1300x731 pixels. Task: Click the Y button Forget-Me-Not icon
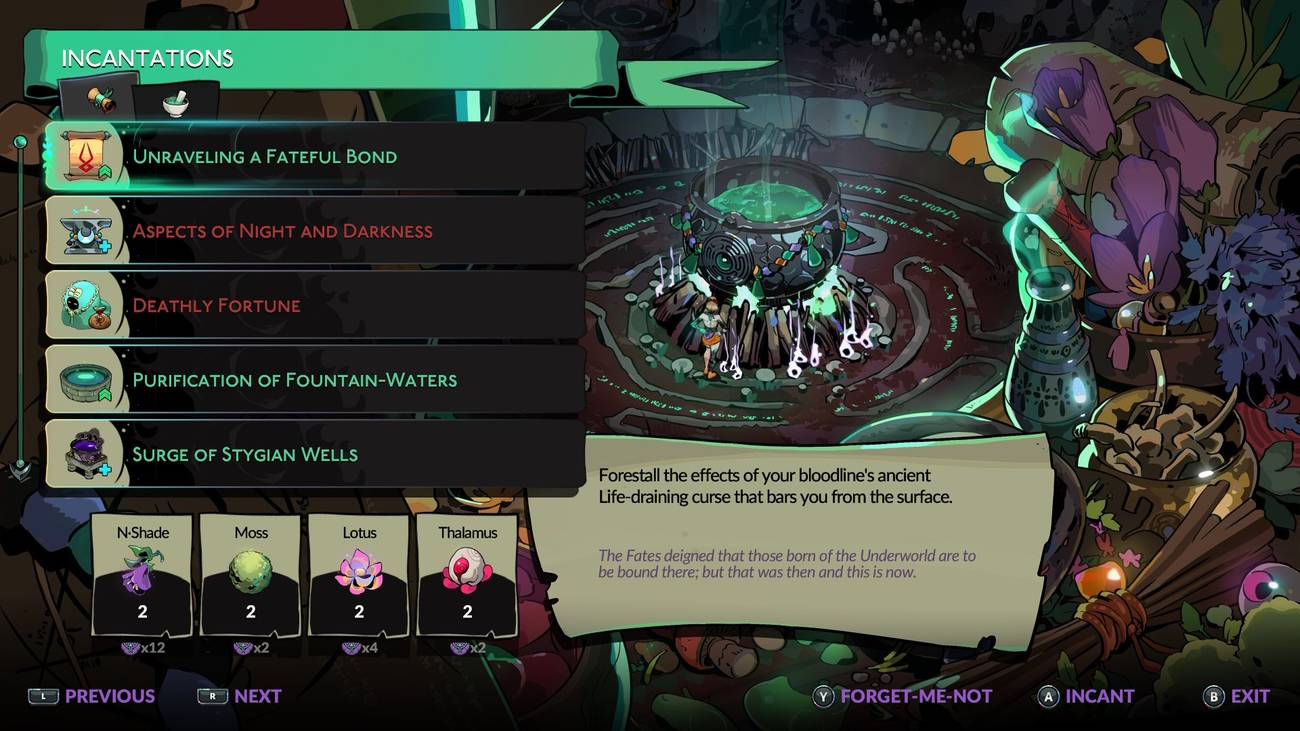point(822,696)
